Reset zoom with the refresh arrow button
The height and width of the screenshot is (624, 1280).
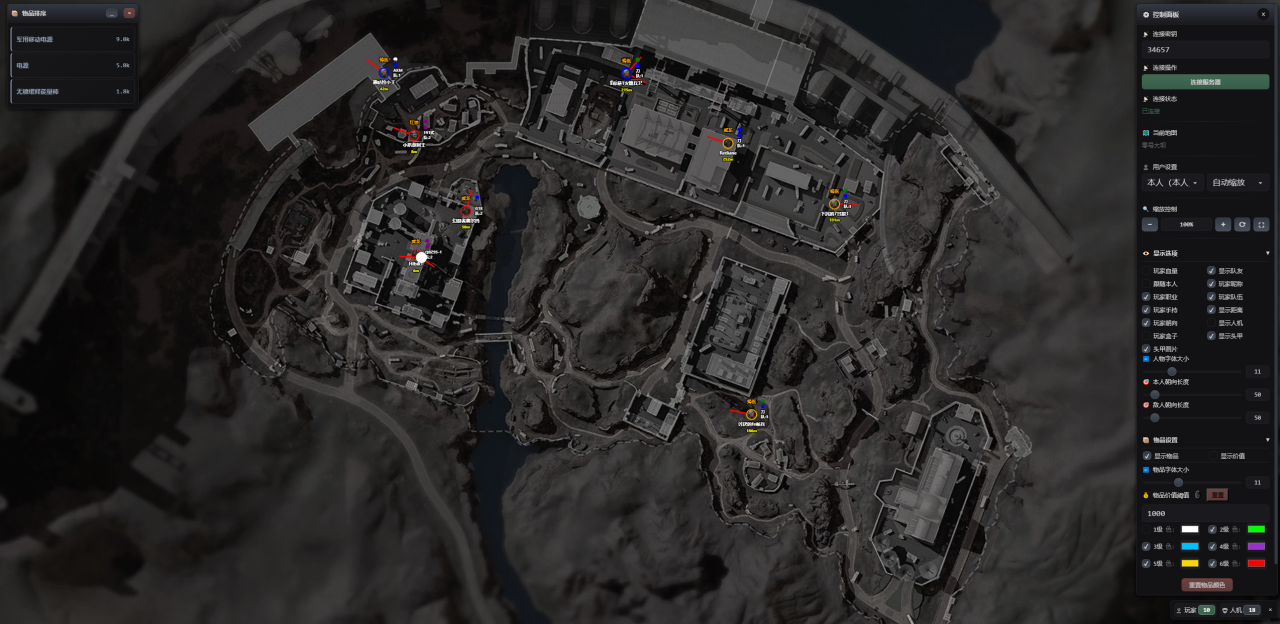click(1242, 225)
